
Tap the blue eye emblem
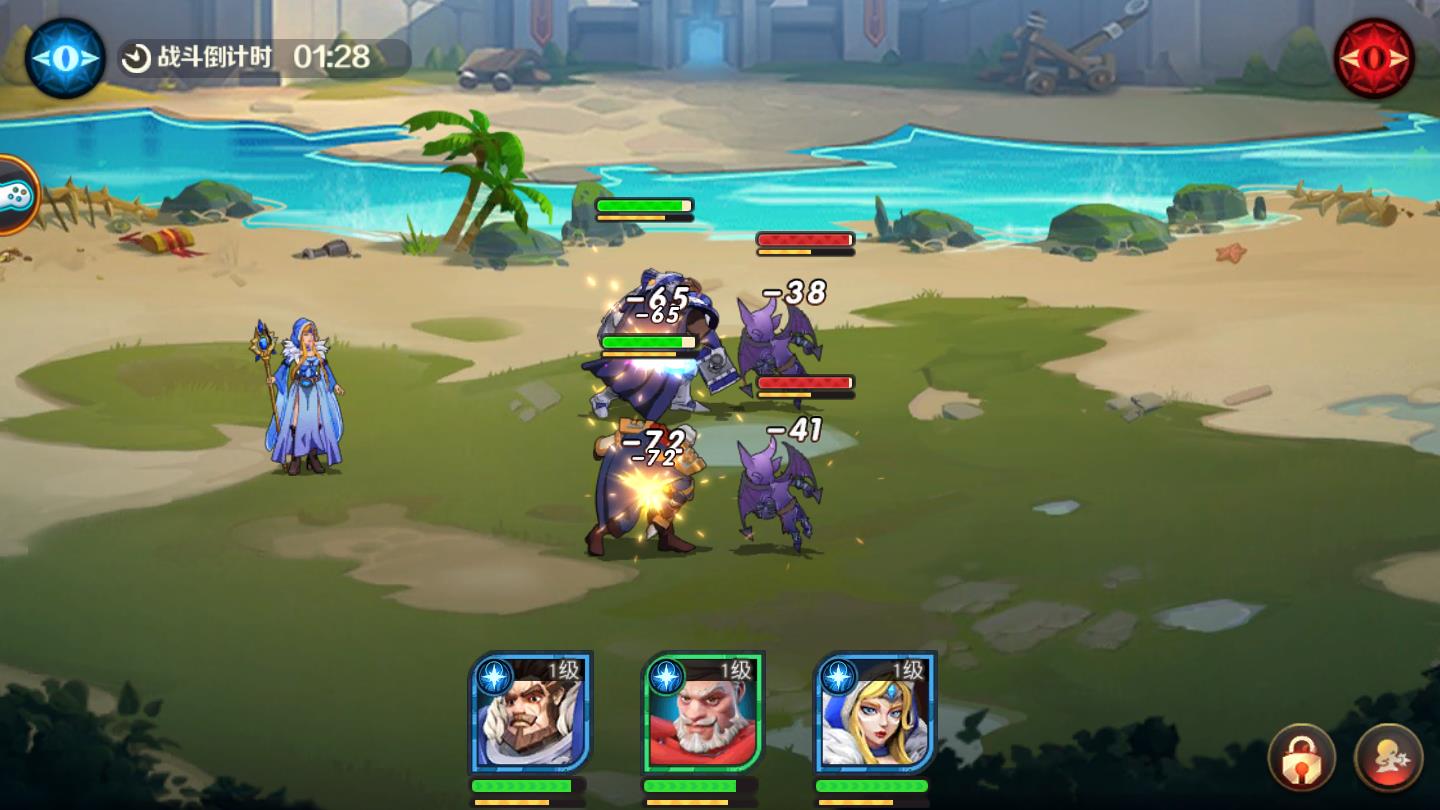pos(65,58)
